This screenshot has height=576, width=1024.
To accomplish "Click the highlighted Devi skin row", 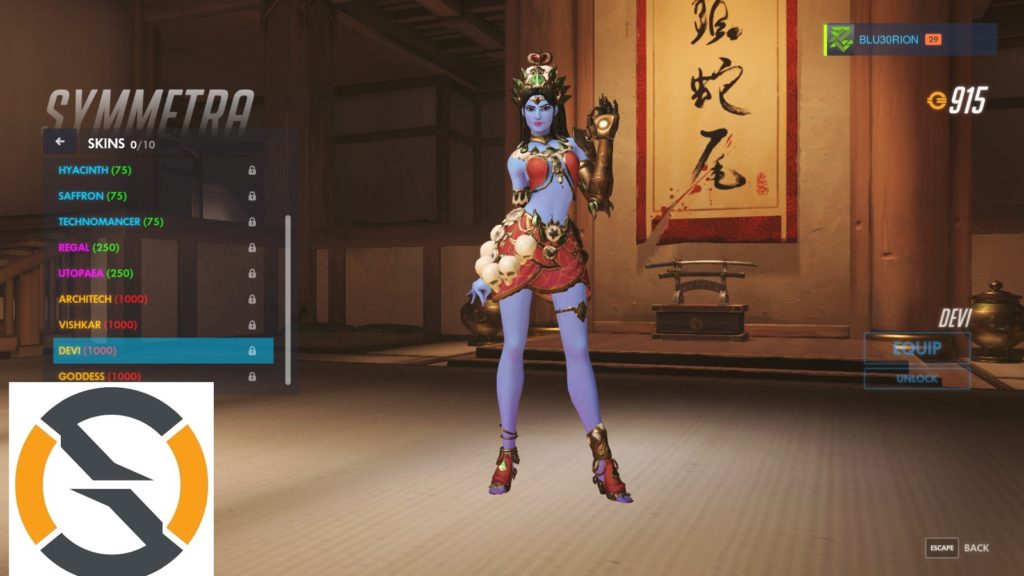I will pos(162,351).
